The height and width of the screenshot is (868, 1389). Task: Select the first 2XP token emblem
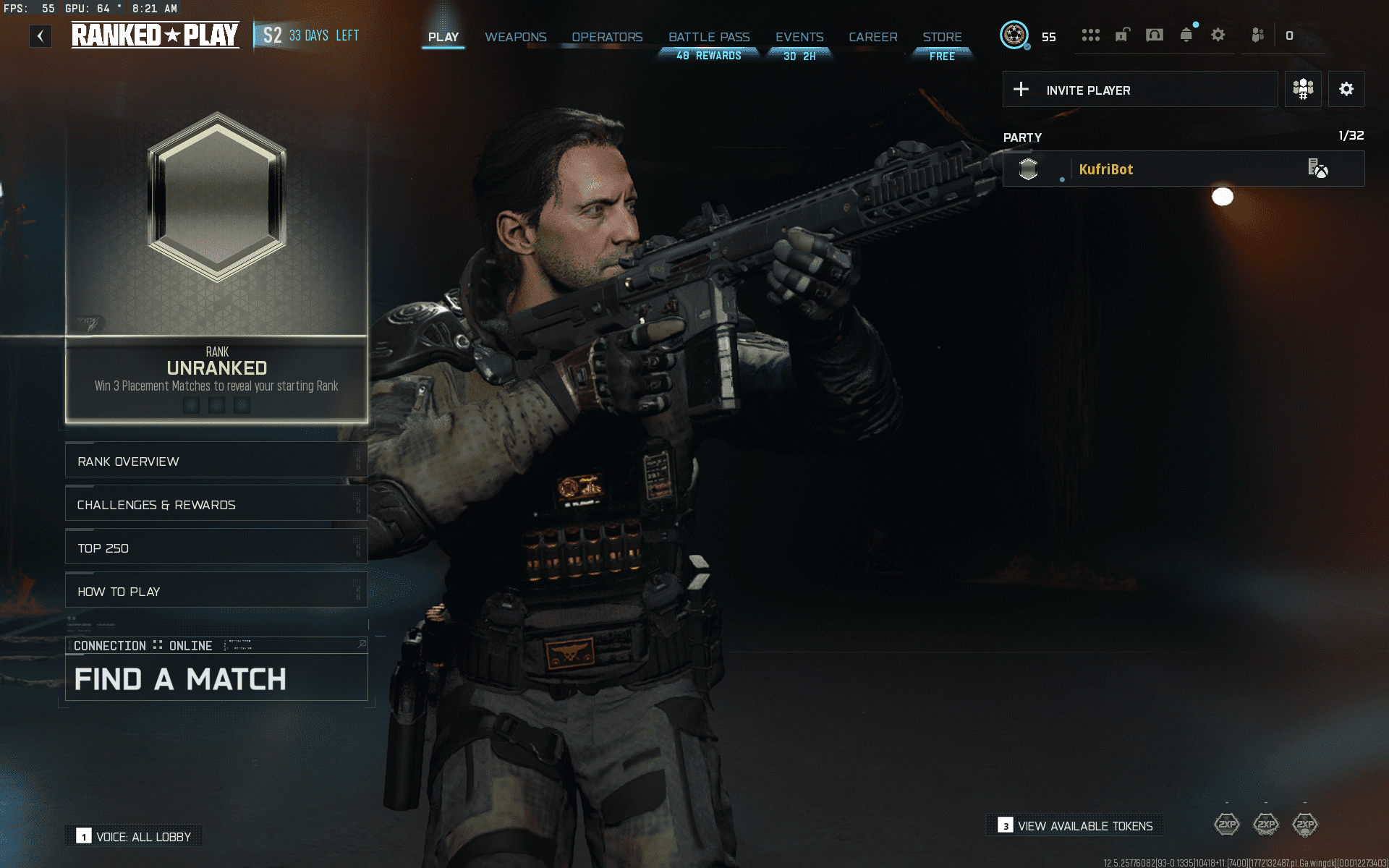point(1227,825)
